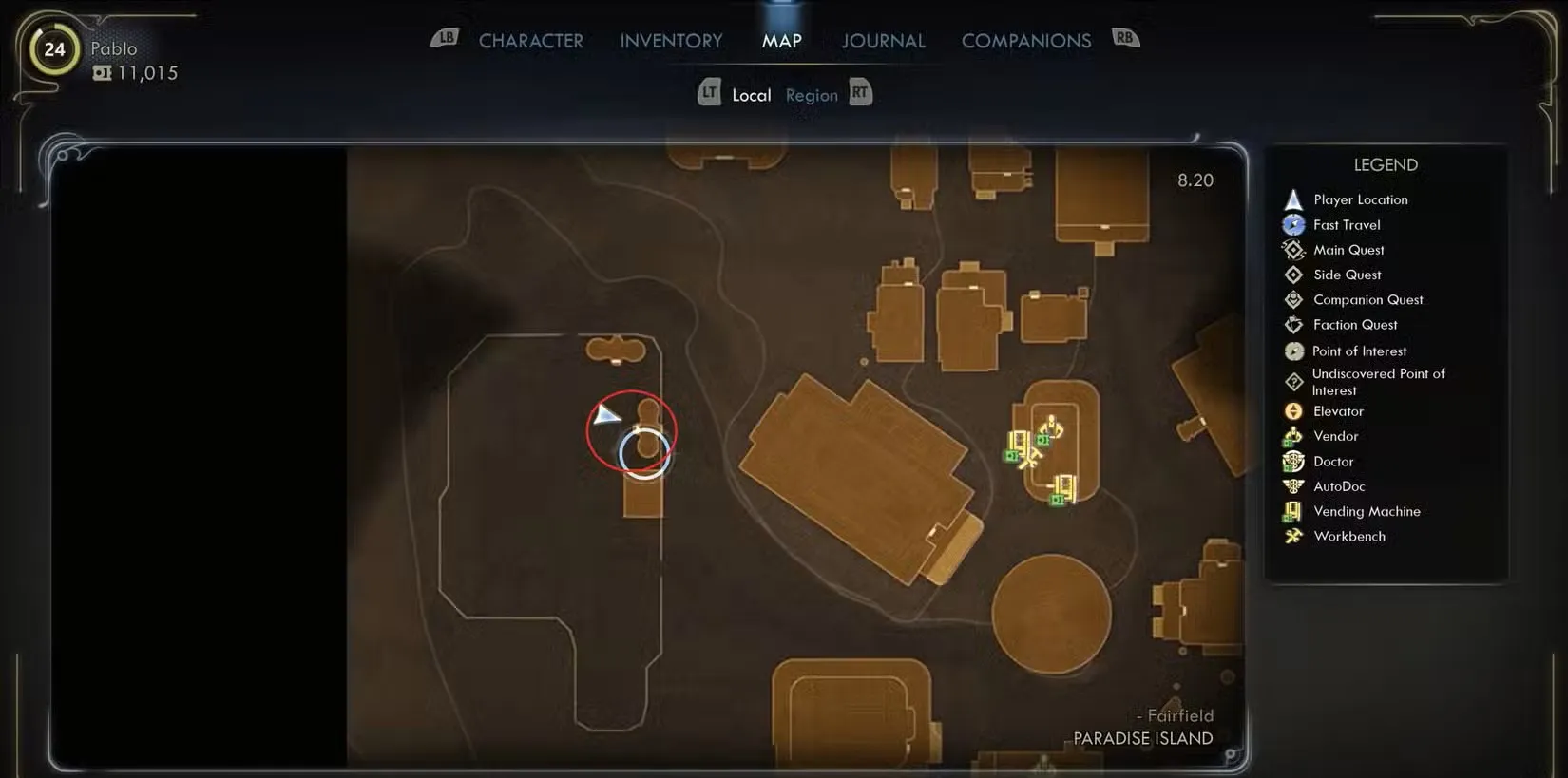Click the Vending Machine legend entry
Viewport: 1568px width, 778px height.
point(1366,511)
